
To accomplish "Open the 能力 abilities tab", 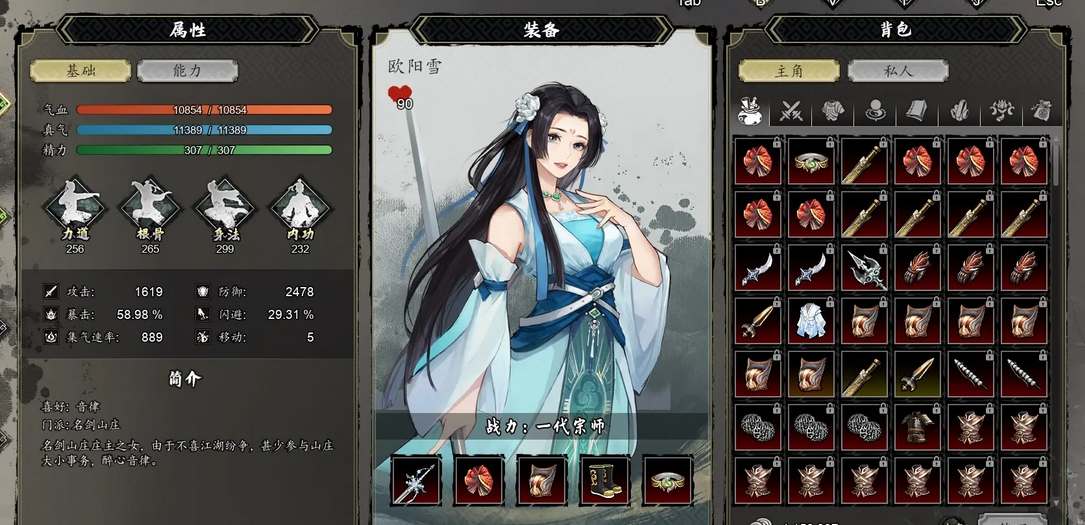I will 187,71.
